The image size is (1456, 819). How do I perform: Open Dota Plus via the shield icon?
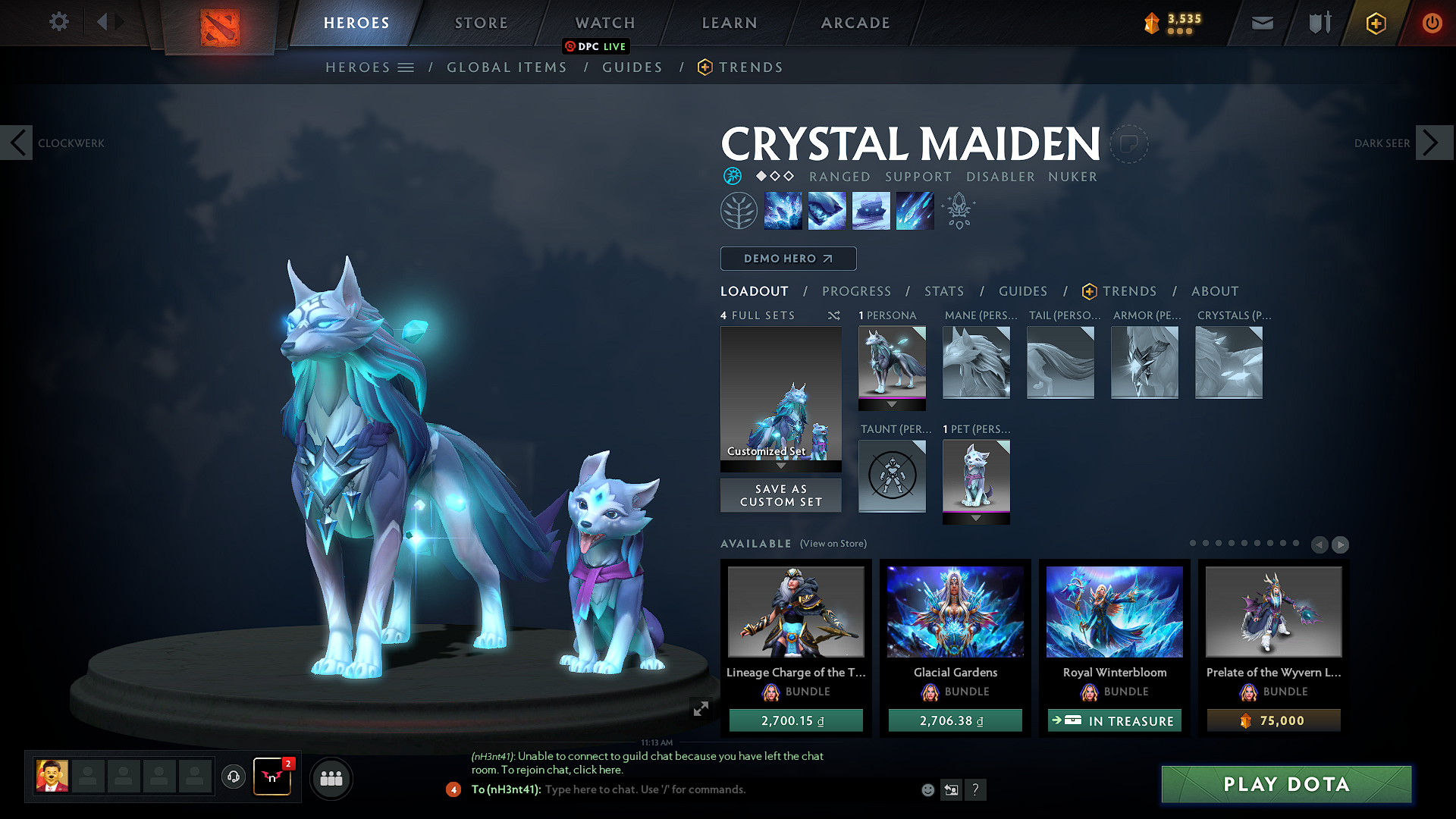point(1376,22)
